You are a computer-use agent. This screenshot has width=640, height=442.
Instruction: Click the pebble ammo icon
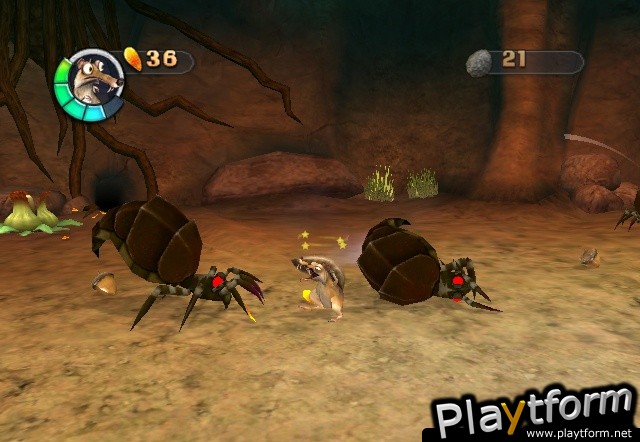coord(480,63)
